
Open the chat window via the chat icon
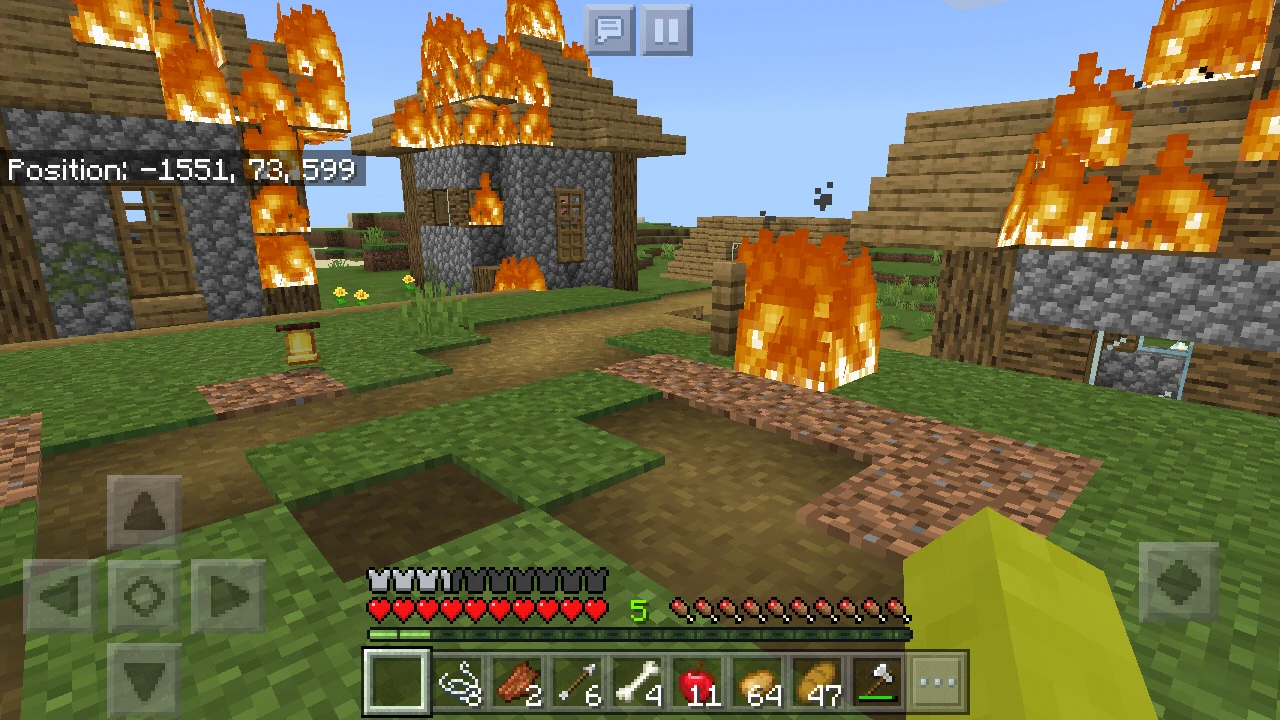click(612, 28)
